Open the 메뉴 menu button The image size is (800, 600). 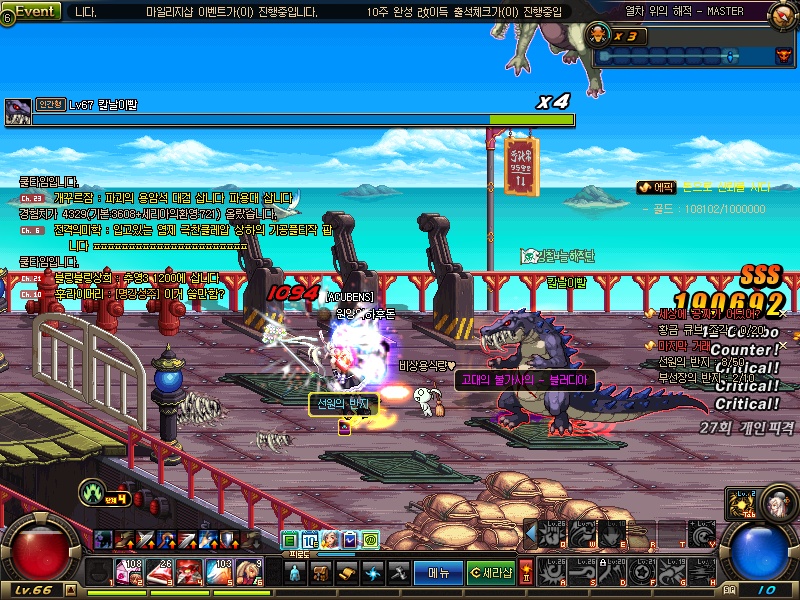tap(438, 573)
